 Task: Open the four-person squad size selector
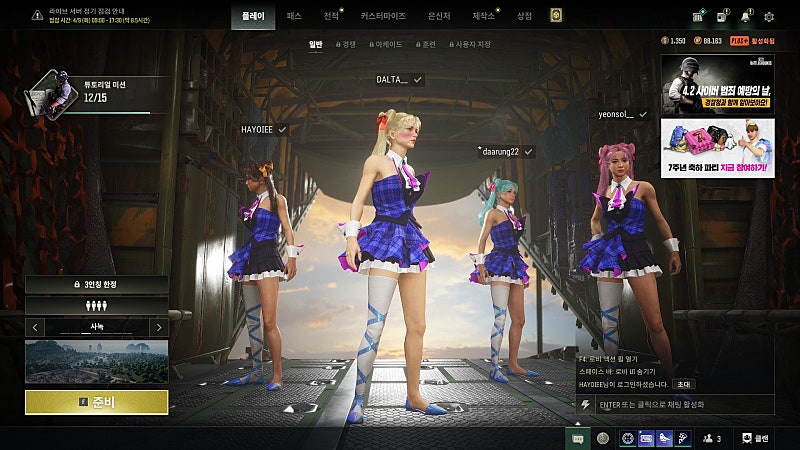[x=96, y=306]
